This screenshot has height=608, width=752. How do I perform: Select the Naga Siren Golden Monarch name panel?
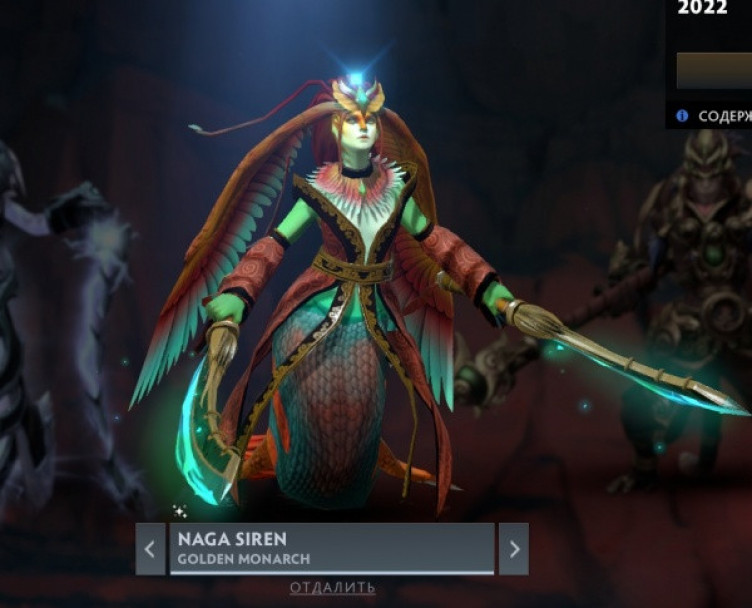tap(332, 548)
